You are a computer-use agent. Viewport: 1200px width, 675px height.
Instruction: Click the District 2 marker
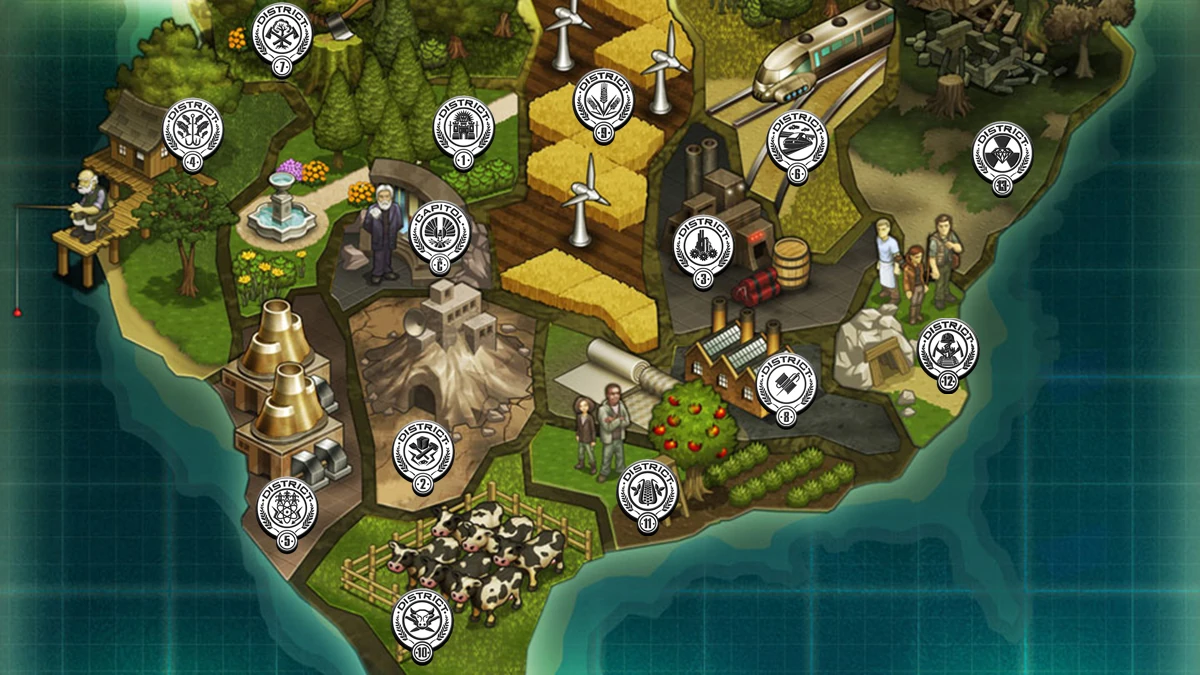click(423, 453)
